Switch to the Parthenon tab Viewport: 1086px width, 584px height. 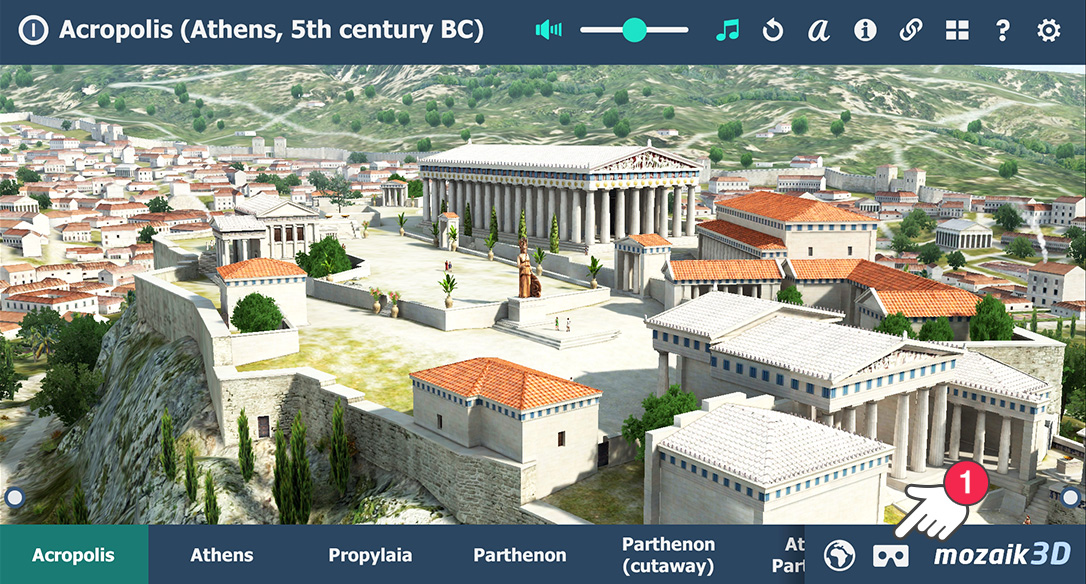[x=520, y=555]
